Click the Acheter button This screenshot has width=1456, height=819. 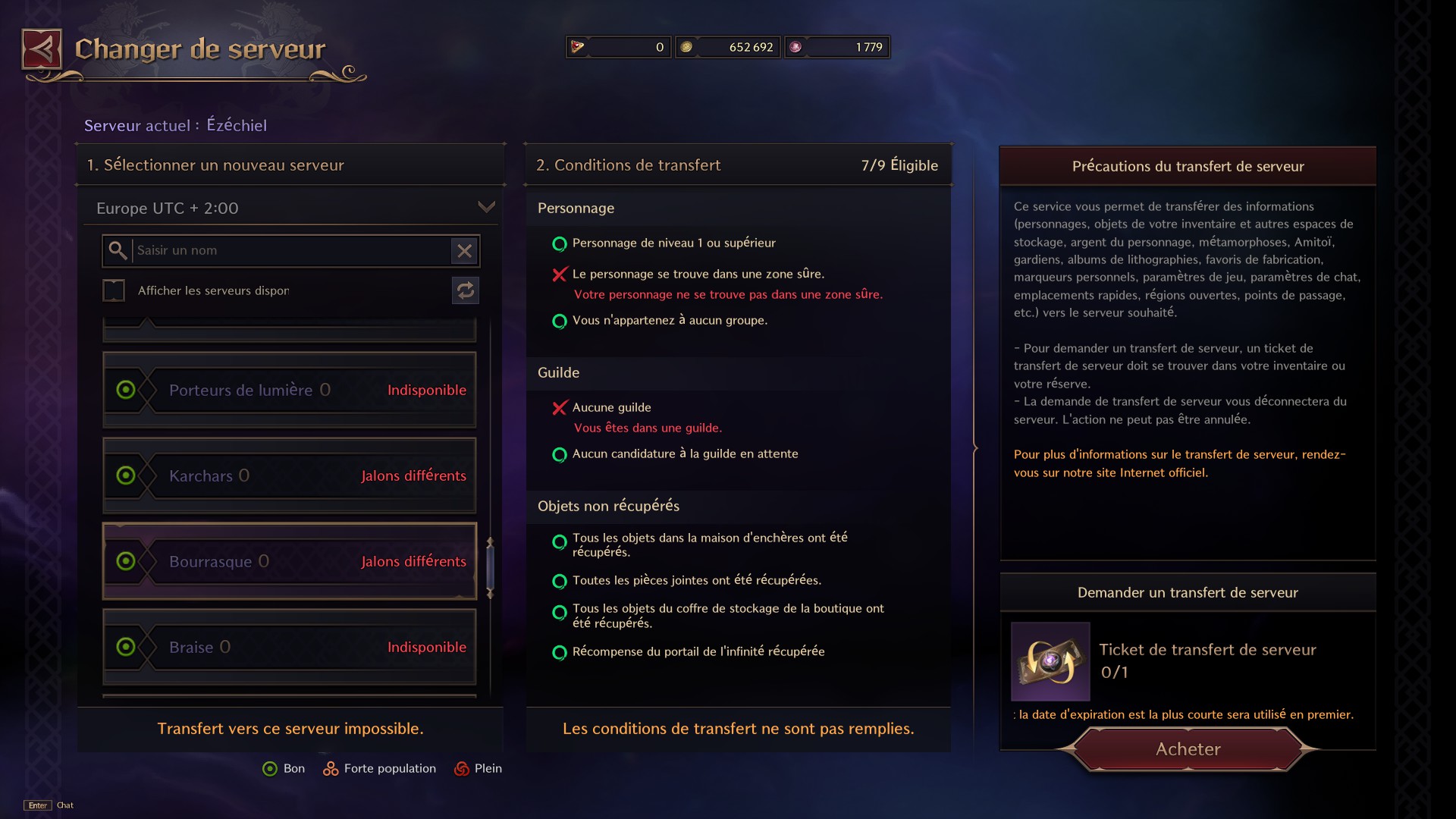pos(1188,749)
